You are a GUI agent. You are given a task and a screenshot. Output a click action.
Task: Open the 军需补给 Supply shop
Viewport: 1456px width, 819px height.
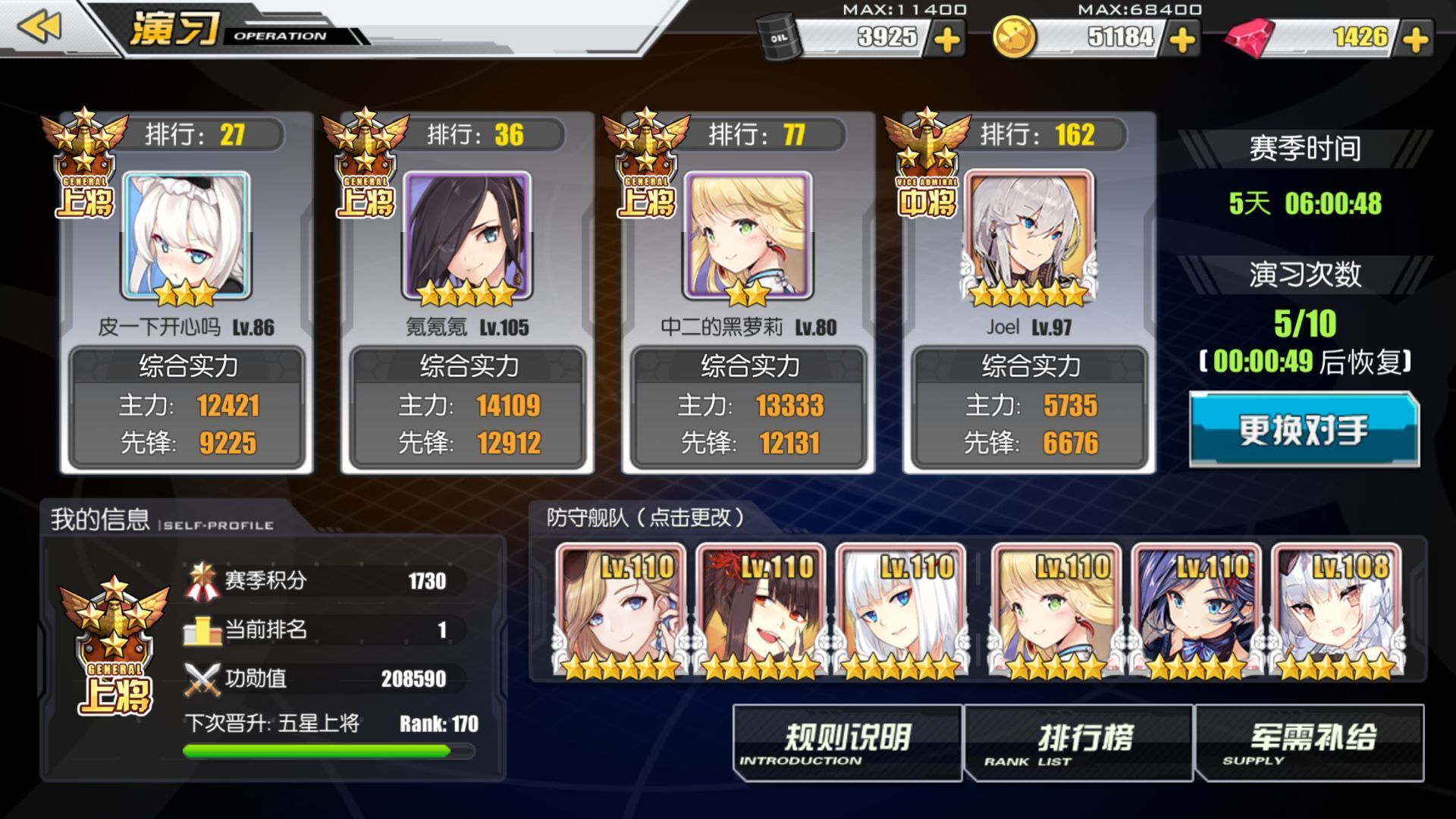1310,743
